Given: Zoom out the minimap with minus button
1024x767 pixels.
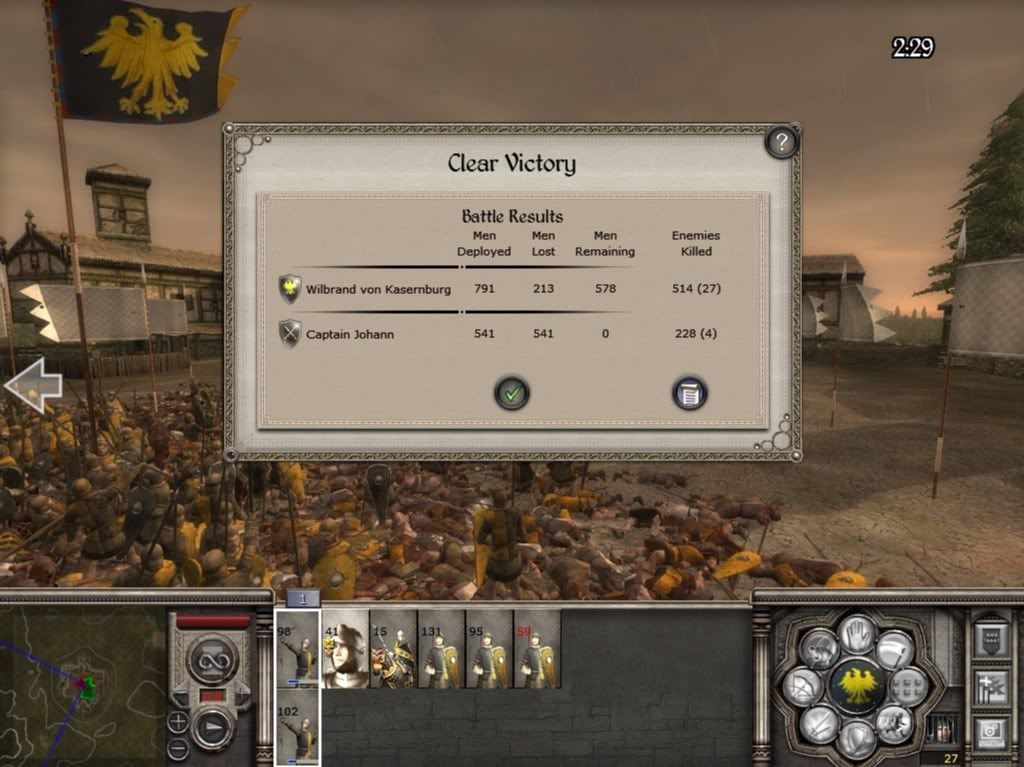Looking at the screenshot, I should click(x=178, y=747).
